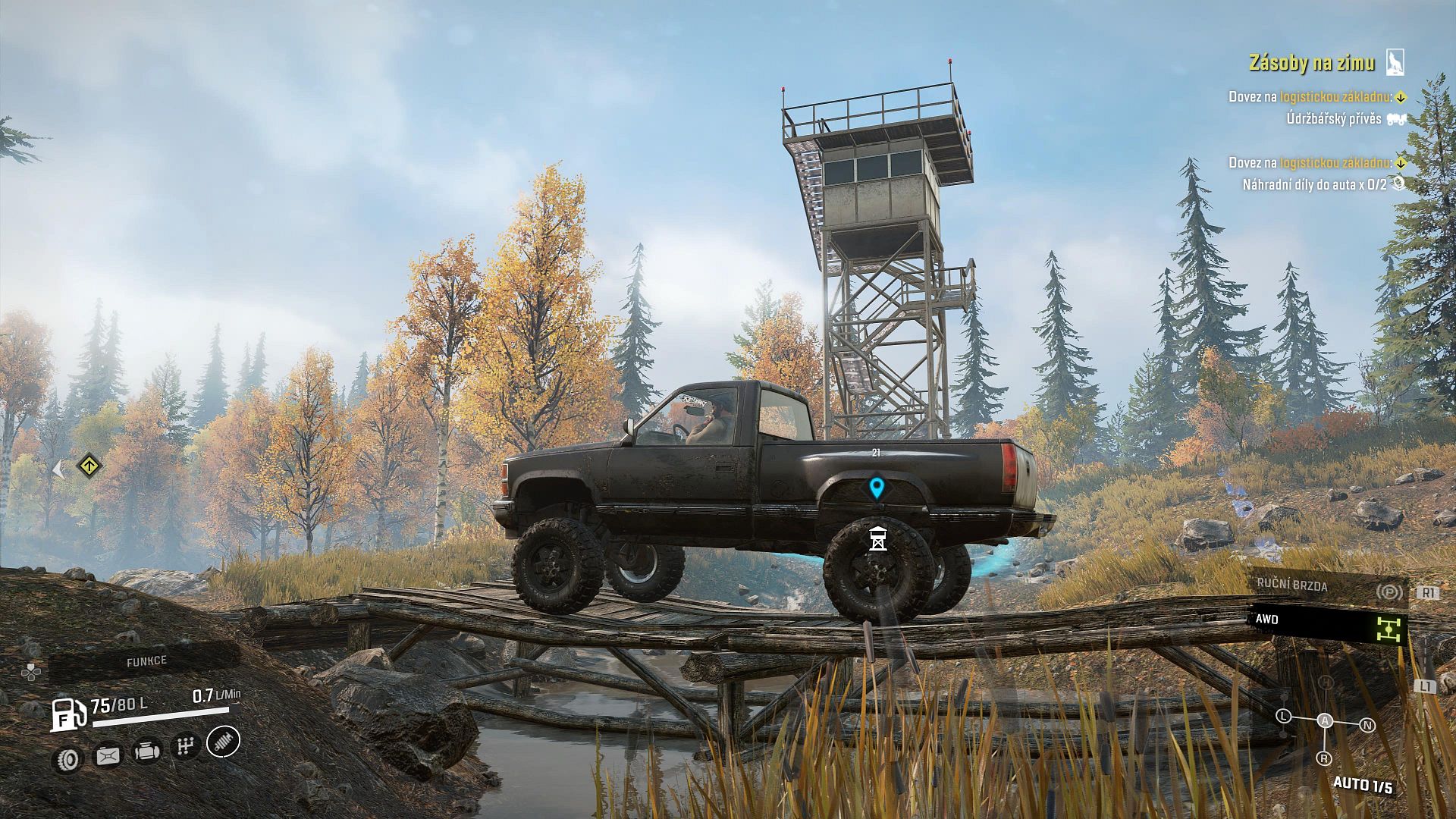This screenshot has height=819, width=1456.
Task: Select the Auto gear position
Action: tap(1325, 720)
